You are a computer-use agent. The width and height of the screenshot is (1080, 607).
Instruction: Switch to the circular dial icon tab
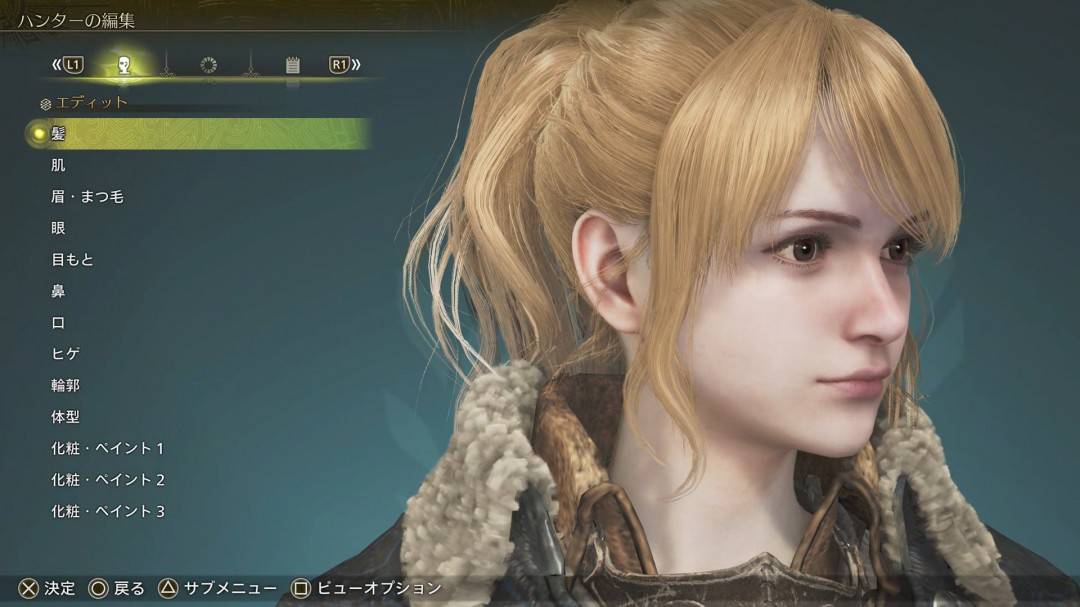(208, 65)
